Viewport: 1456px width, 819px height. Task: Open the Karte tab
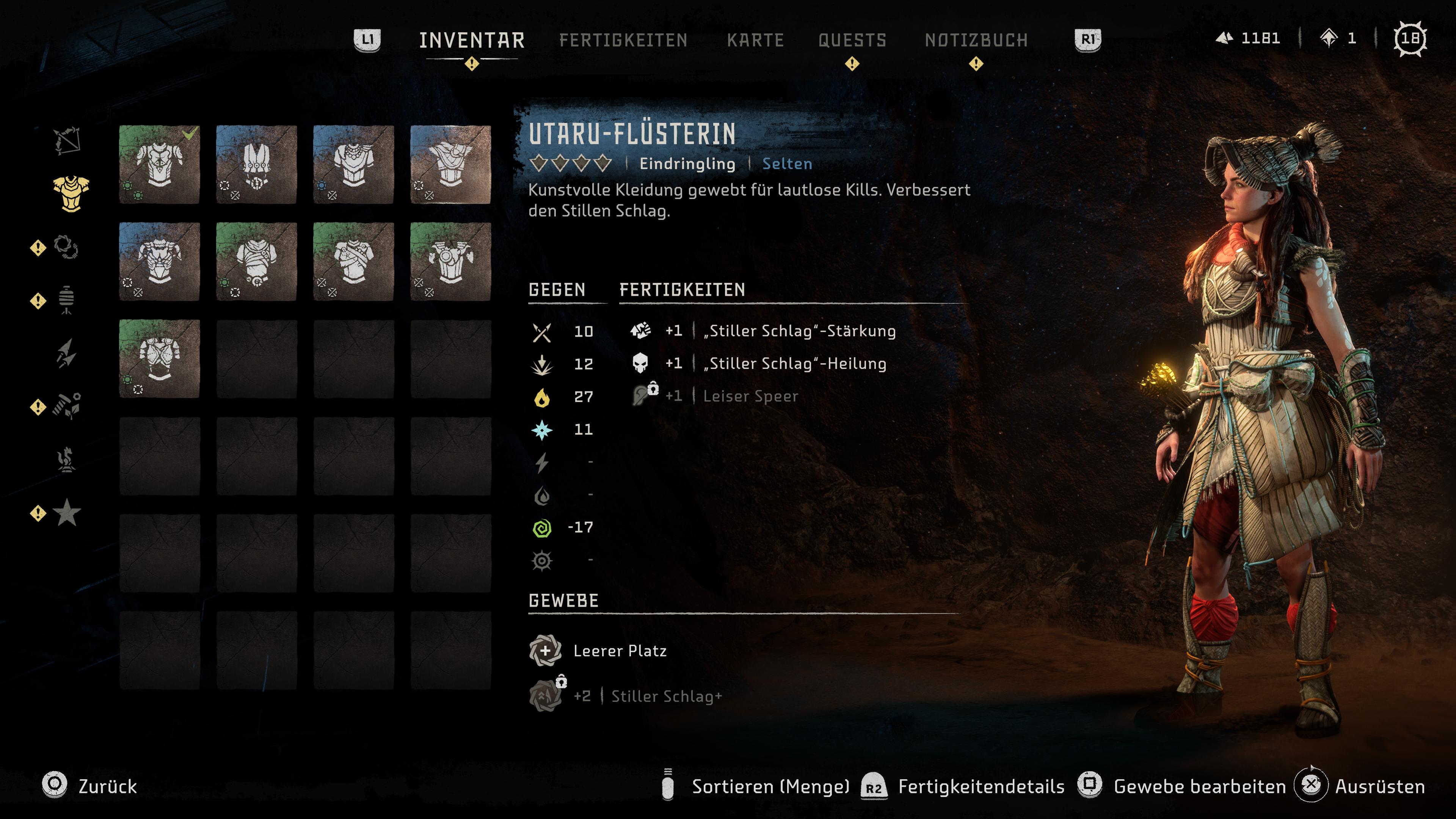(755, 40)
